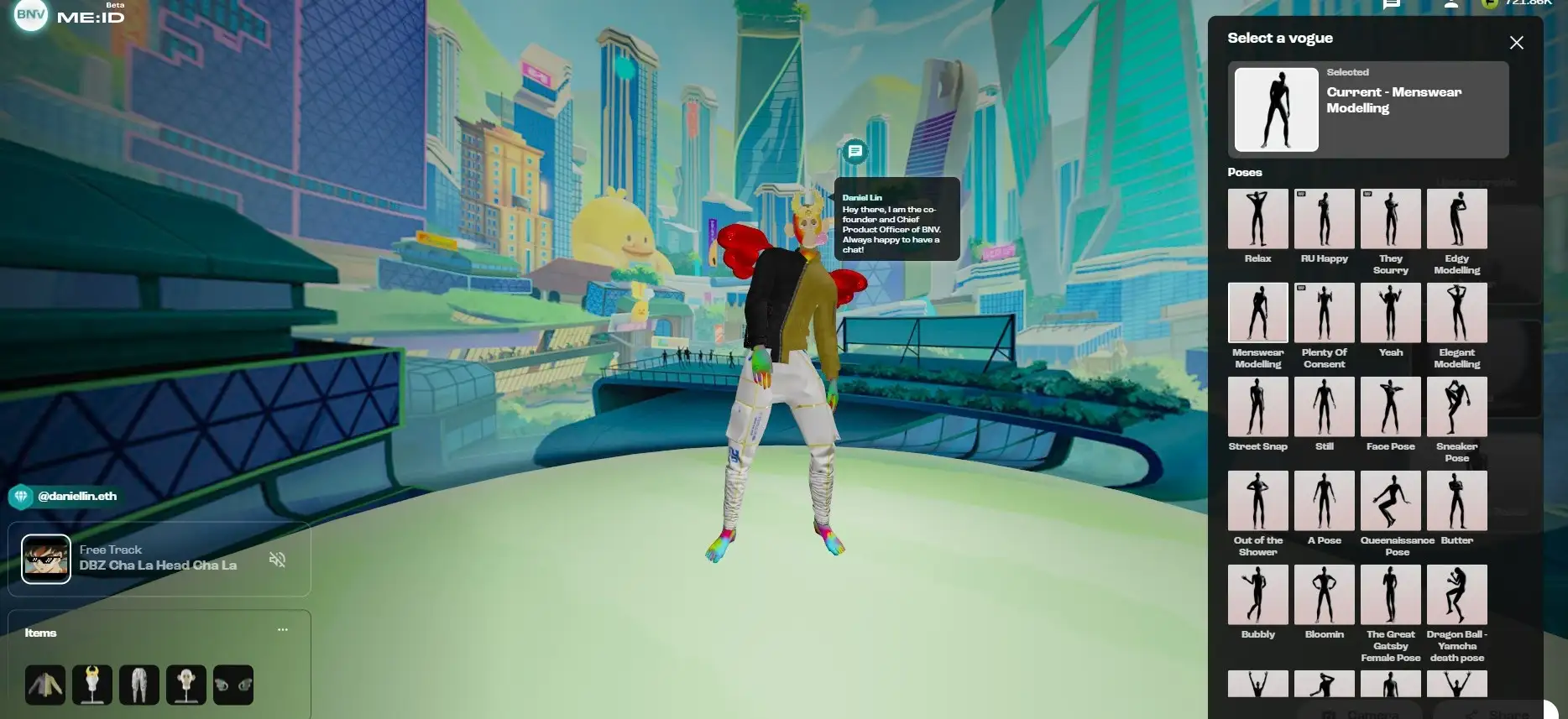Pick the Sneaker Pose thumbnail
Image resolution: width=1568 pixels, height=719 pixels.
1456,407
